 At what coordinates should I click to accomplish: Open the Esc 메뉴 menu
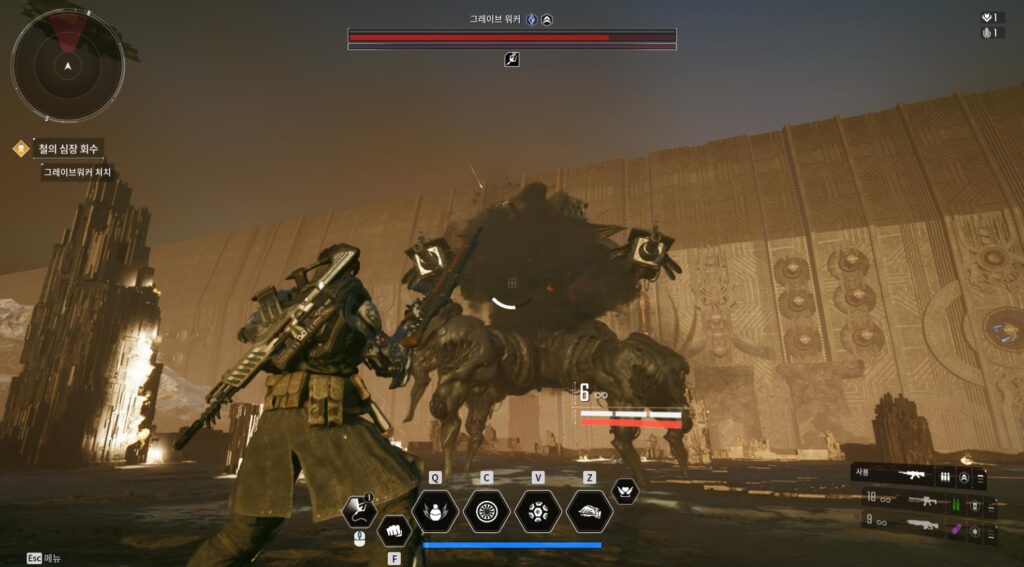point(44,558)
